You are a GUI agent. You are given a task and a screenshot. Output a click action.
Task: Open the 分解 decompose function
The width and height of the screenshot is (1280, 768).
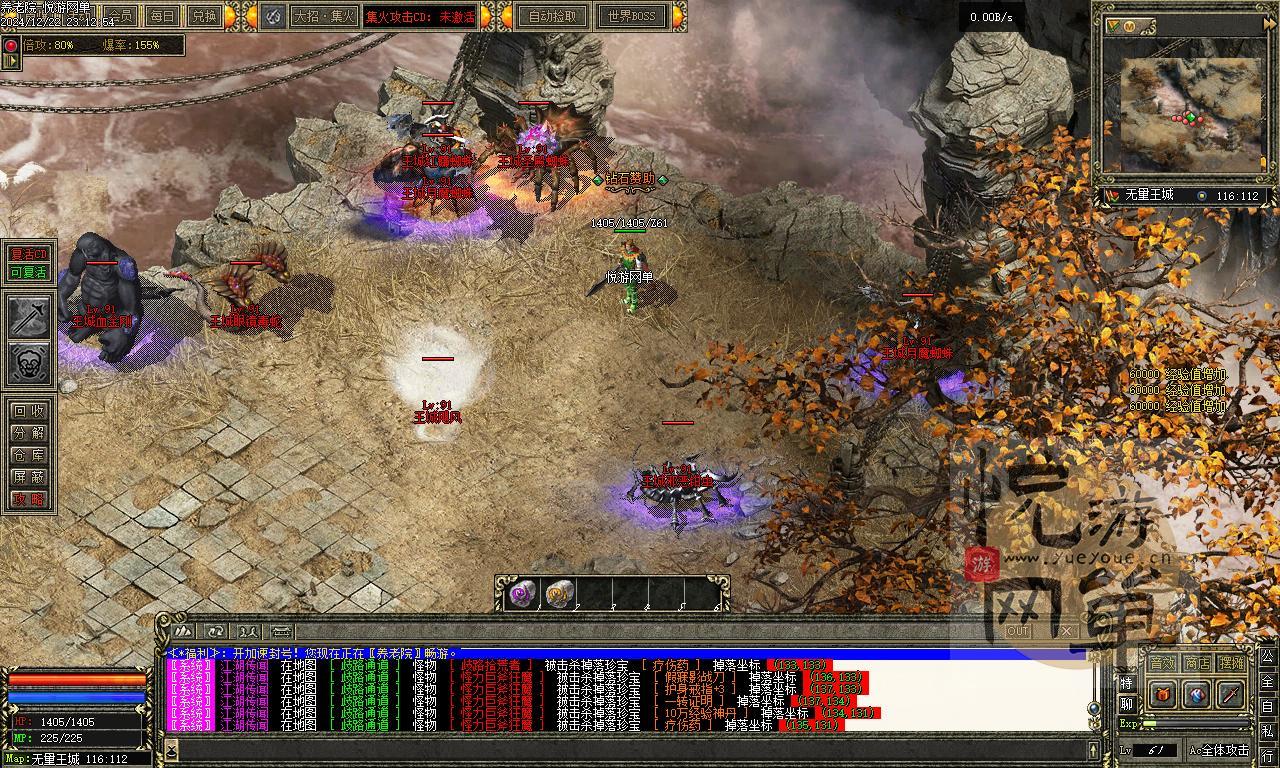[29, 433]
